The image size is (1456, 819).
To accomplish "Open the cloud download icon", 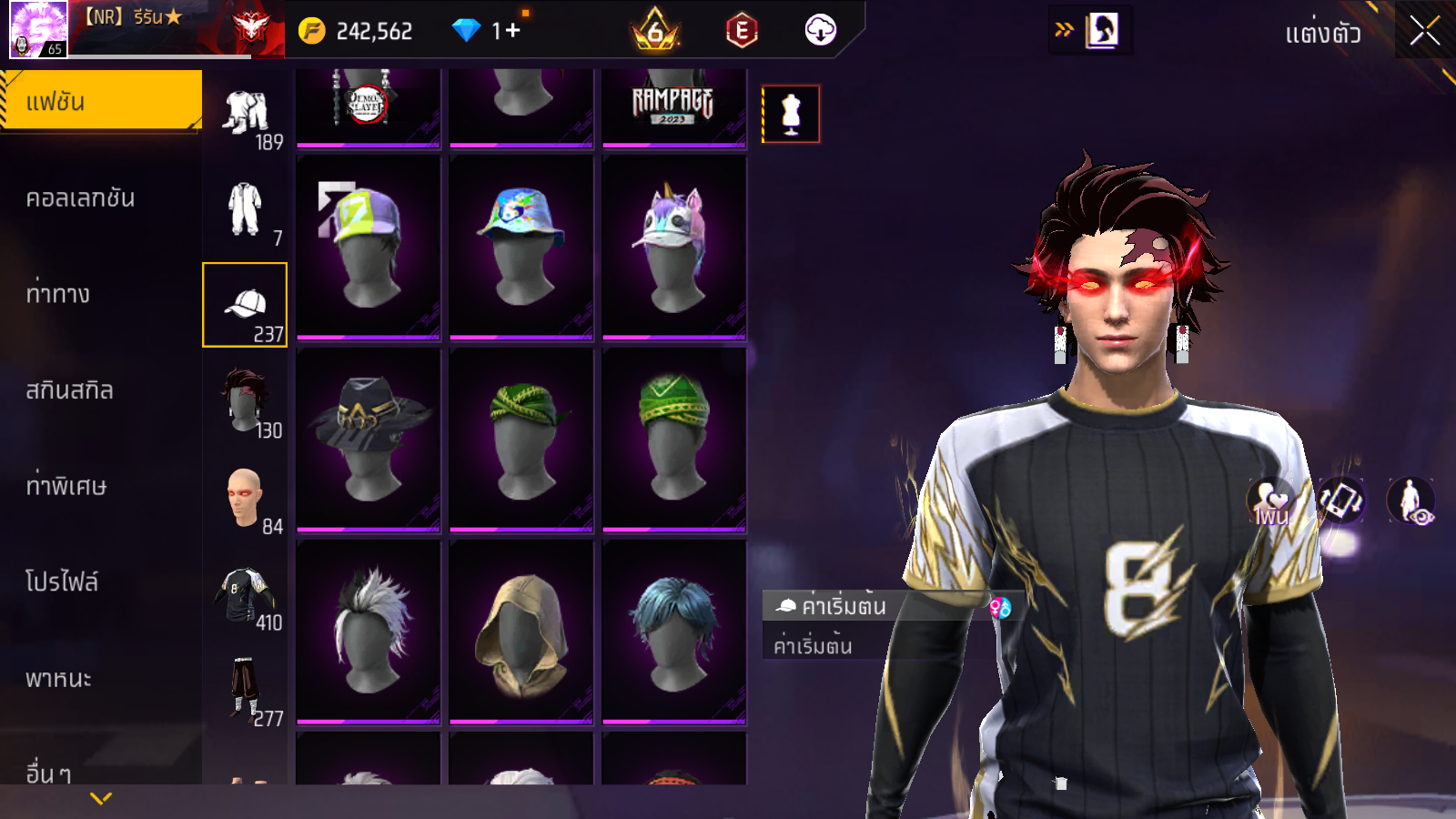I will click(x=820, y=31).
